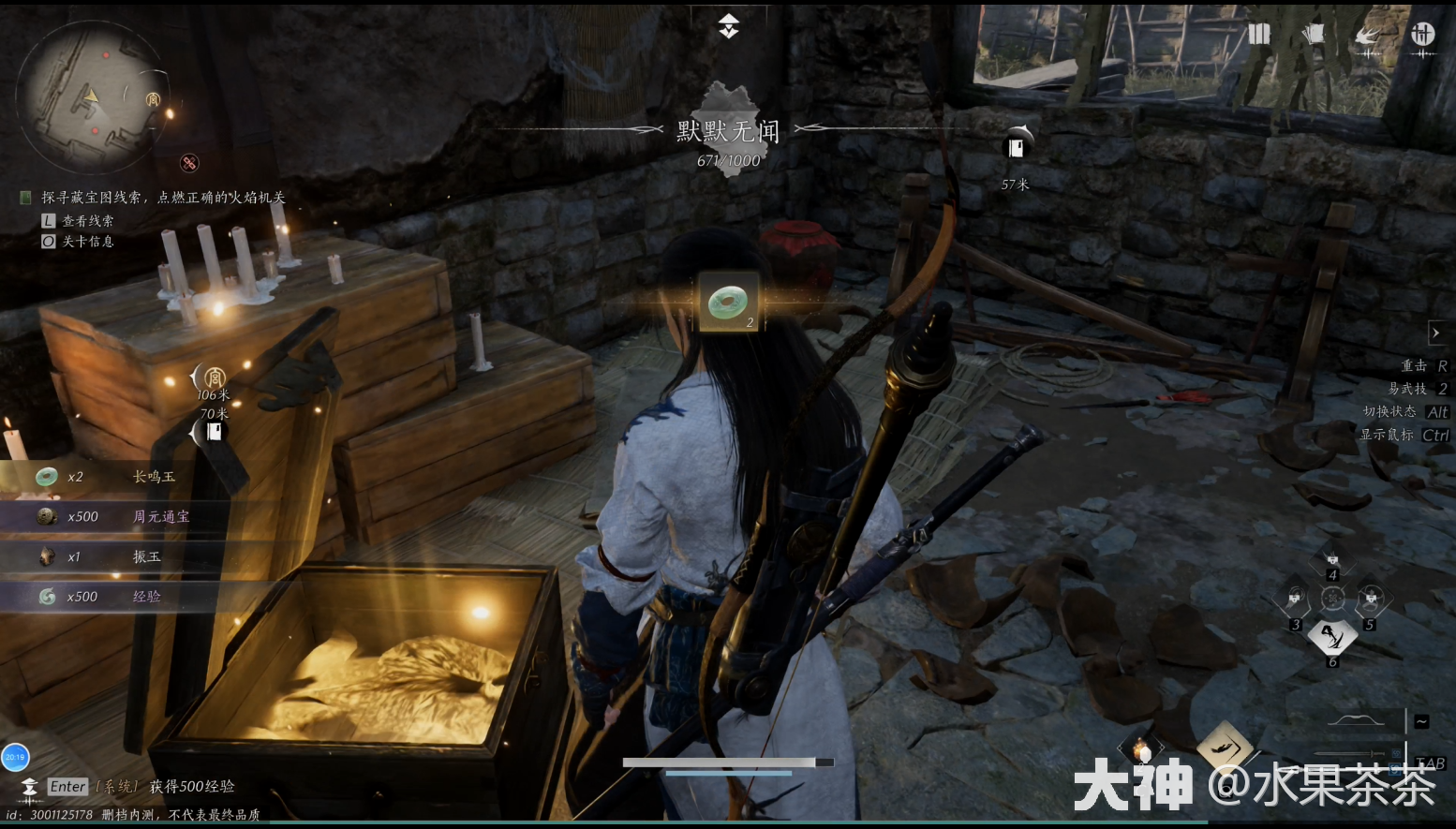Screen dimensions: 1456x829
Task: Click the red crossed-chain icon below the minimap
Action: point(189,163)
